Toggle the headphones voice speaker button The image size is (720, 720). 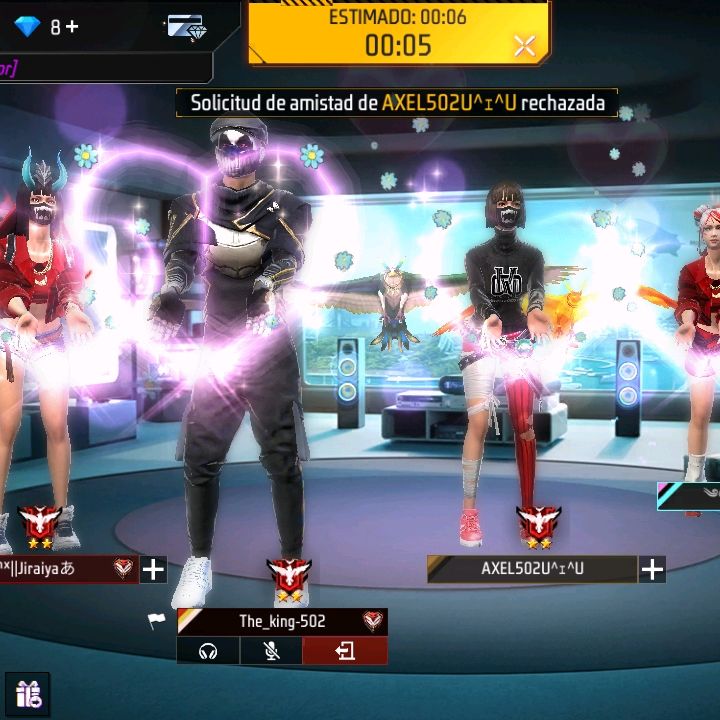pos(208,652)
